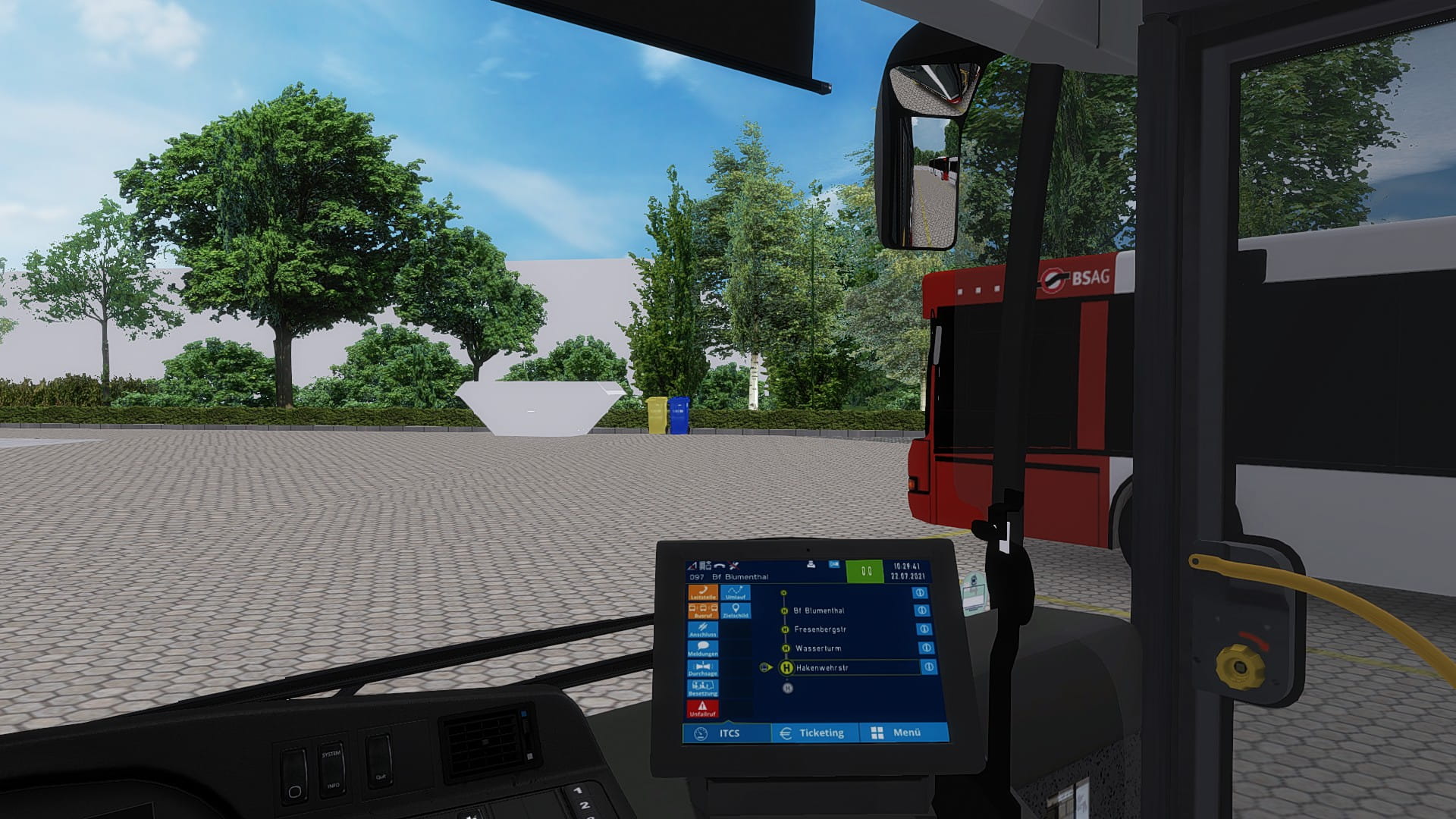The image size is (1456, 819).
Task: Open Meldungen messages
Action: (703, 649)
